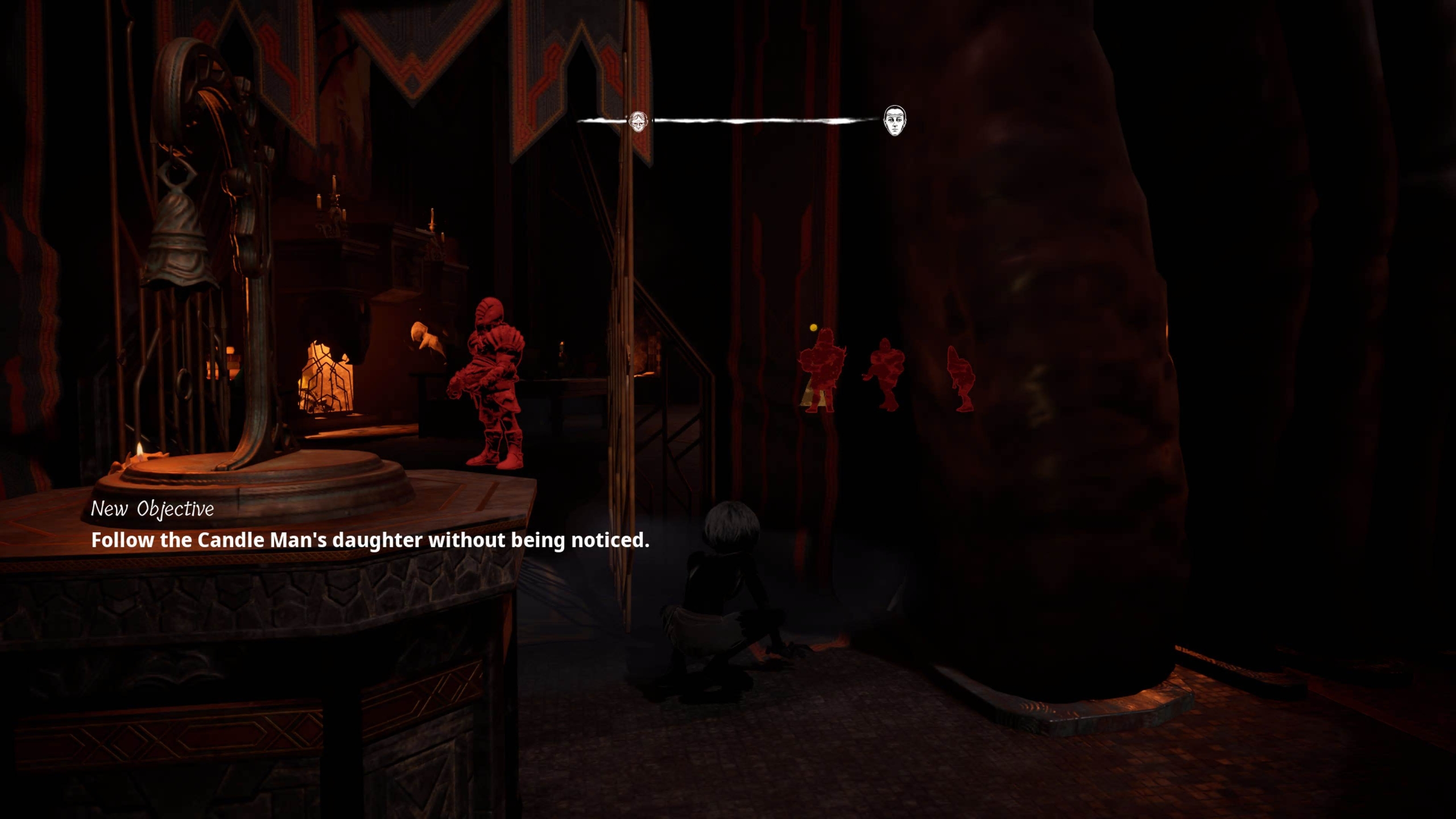
Task: Click the Gollum face marker on the tracker
Action: click(638, 121)
